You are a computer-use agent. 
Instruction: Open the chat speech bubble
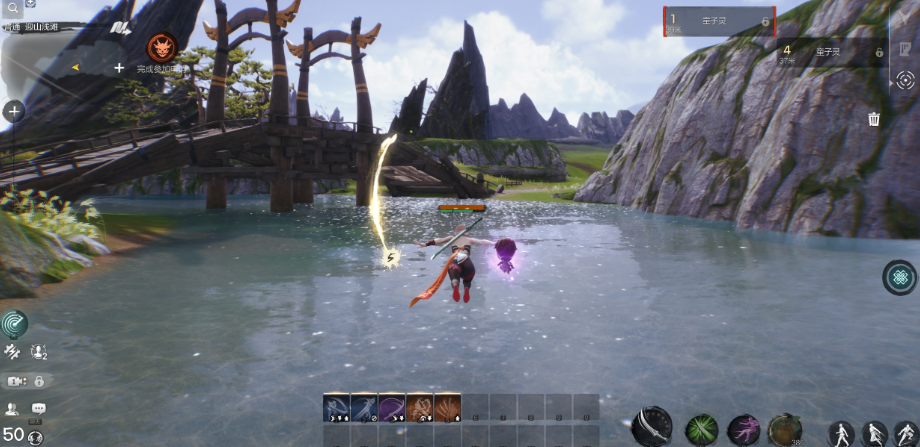click(39, 408)
